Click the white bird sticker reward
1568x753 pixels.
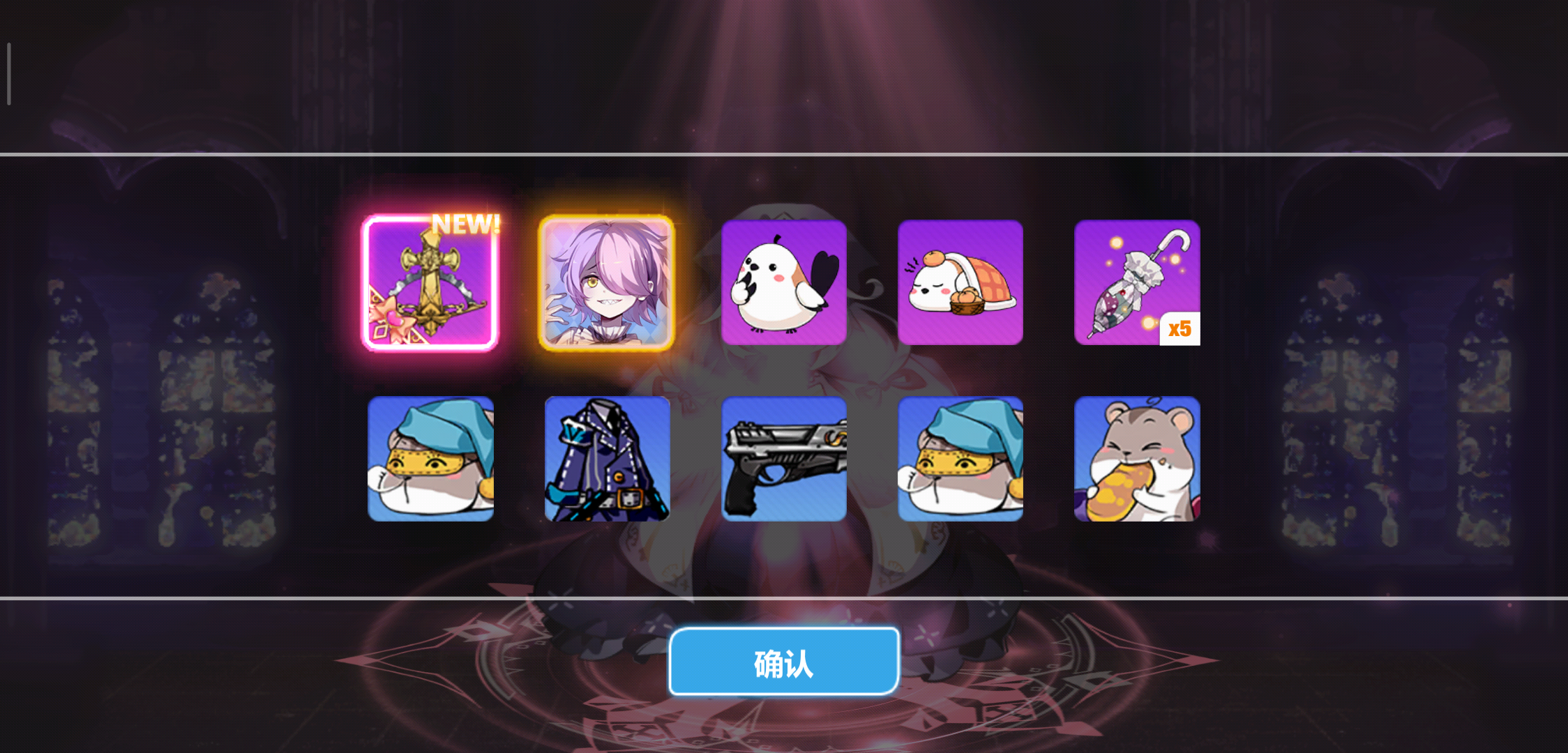pos(784,282)
